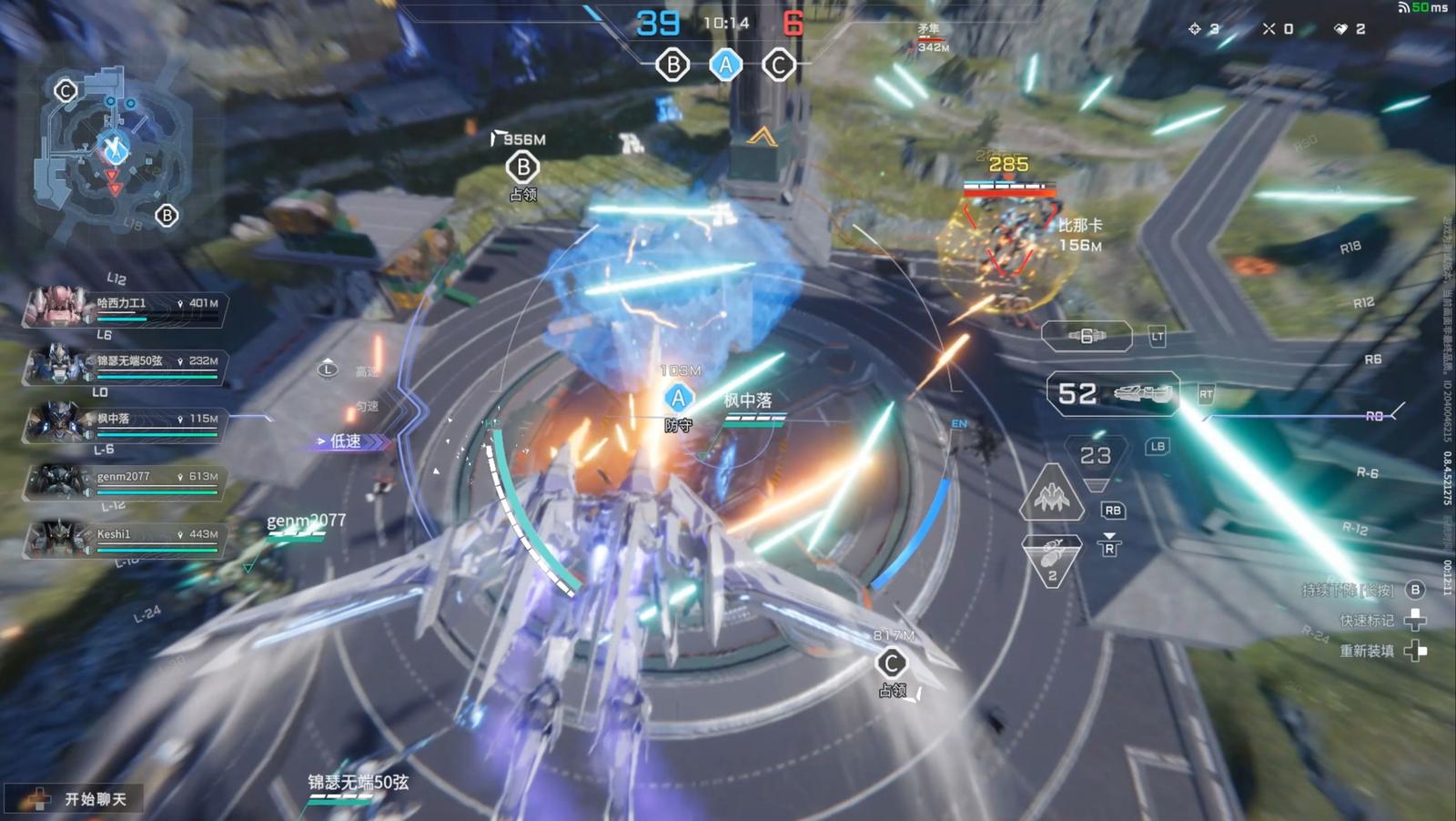Click the C marker on the minimap
Screen dimensions: 1456x821
point(66,90)
